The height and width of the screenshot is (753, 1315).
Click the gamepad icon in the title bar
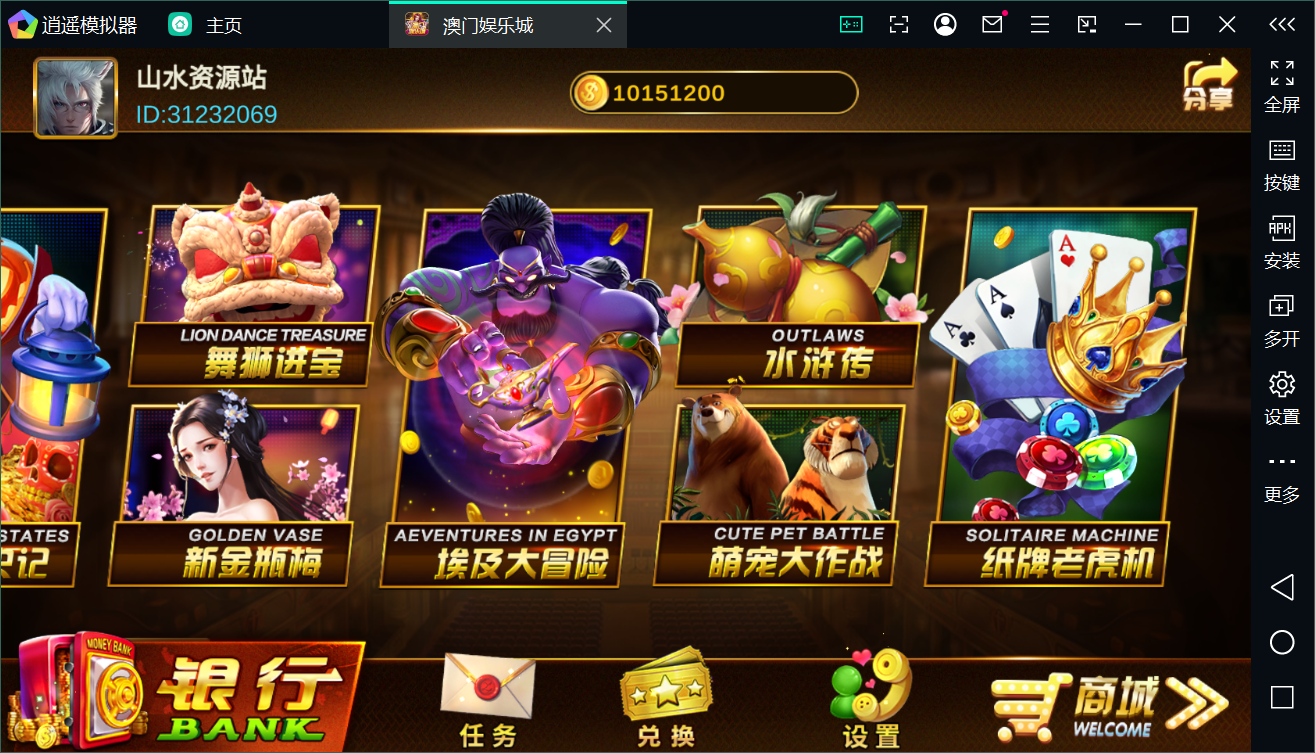coord(851,23)
